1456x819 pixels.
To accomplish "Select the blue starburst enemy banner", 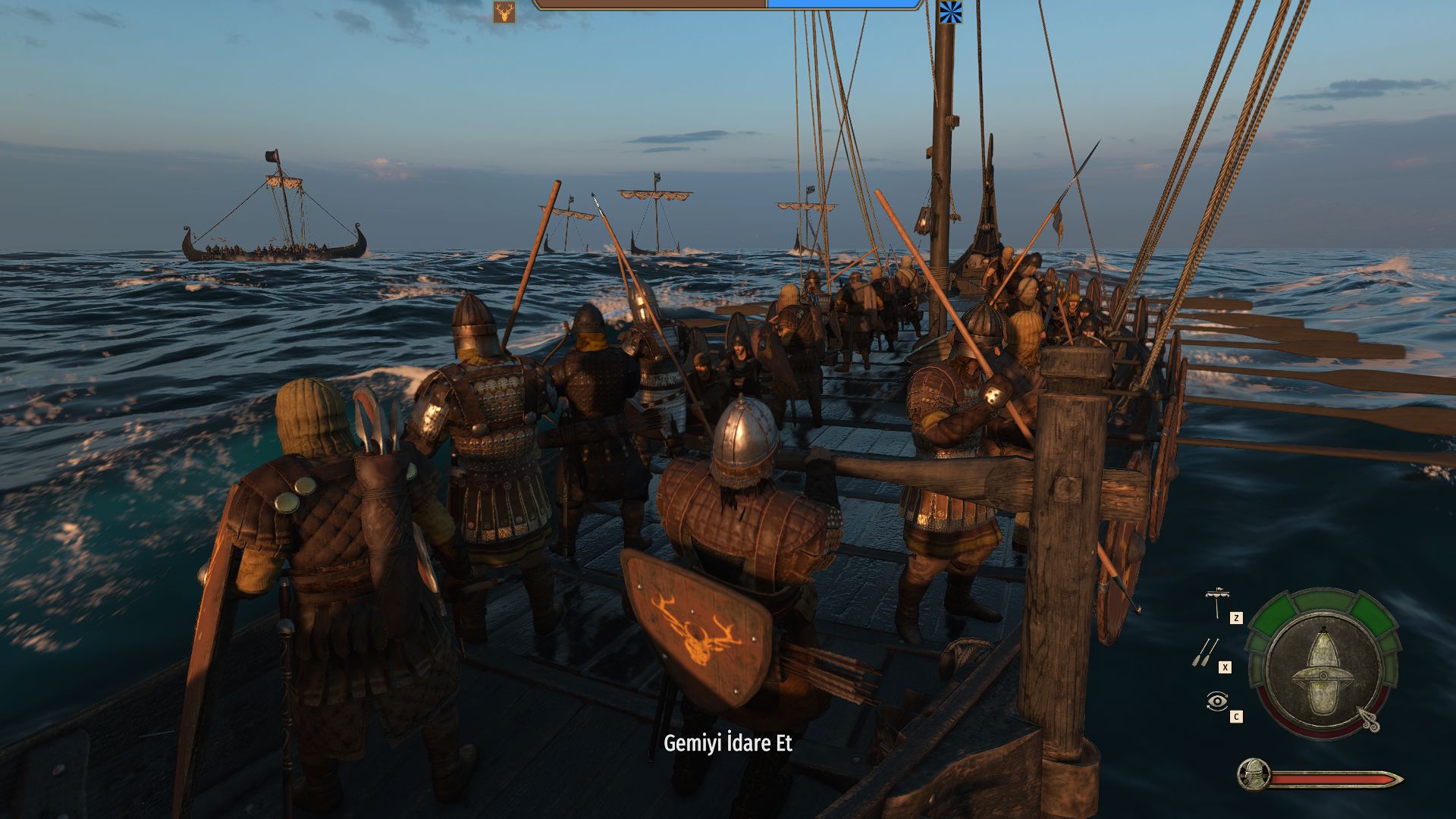I will pos(950,12).
